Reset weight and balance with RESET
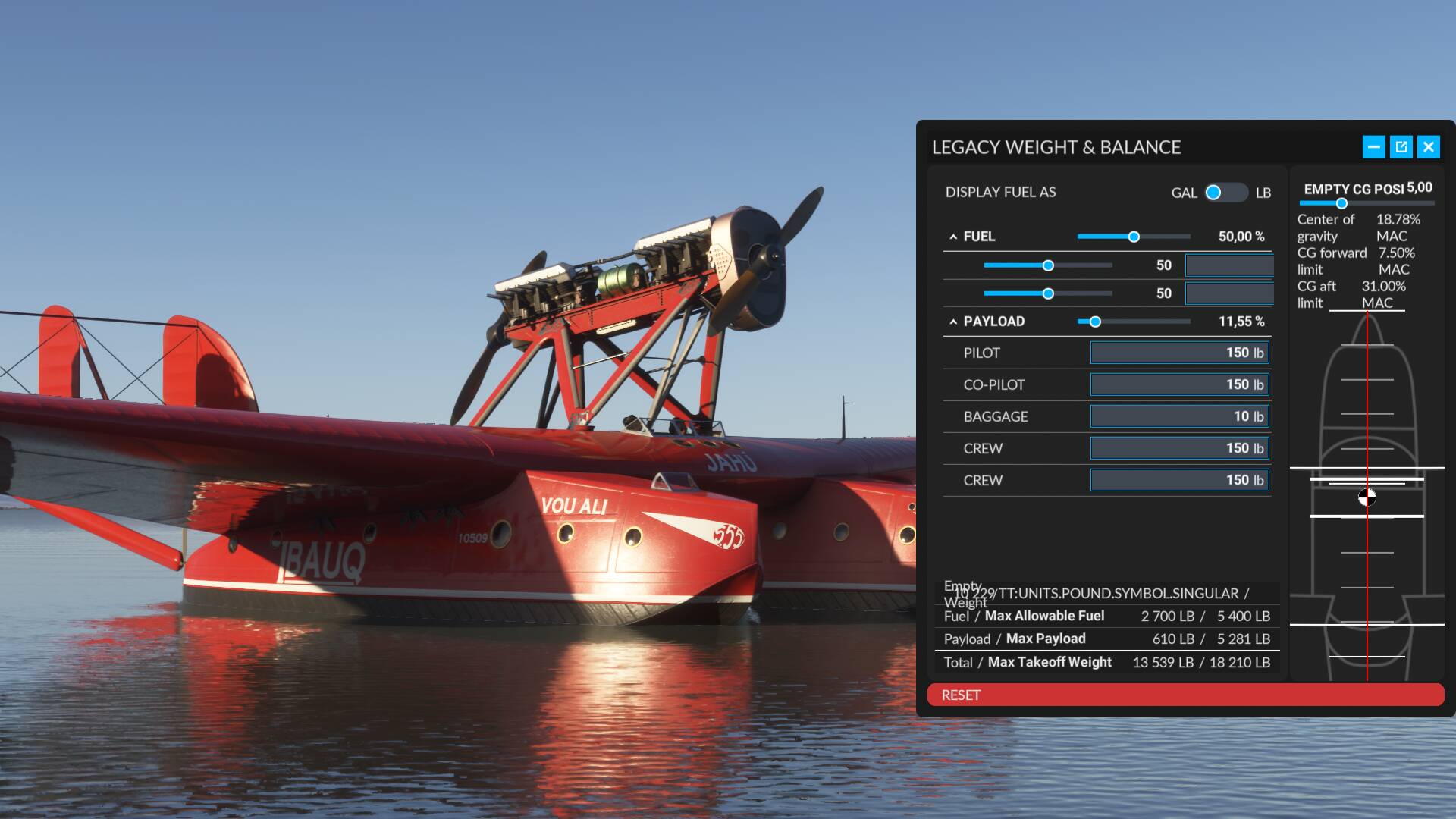 pos(1185,695)
